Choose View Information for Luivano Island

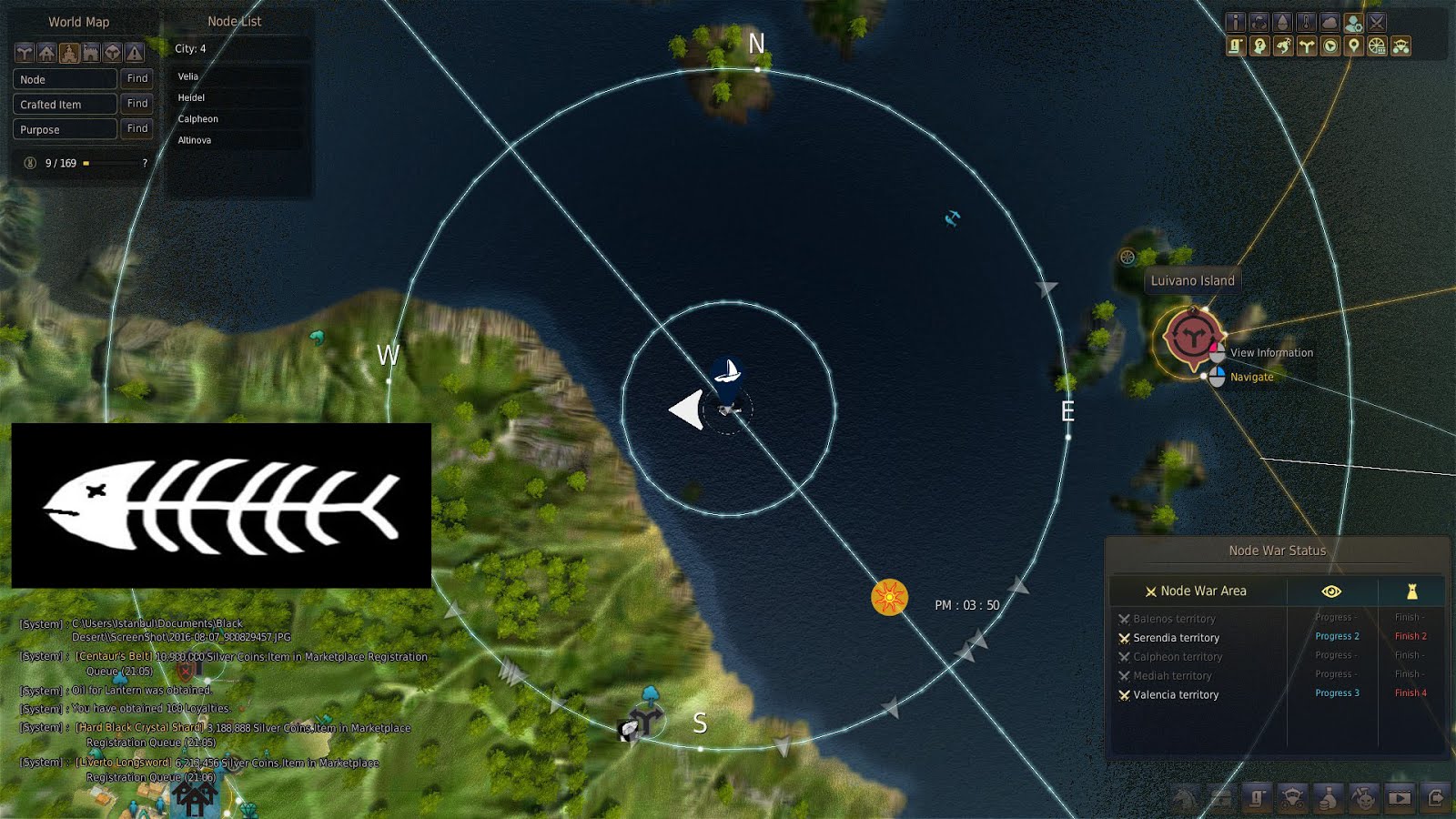(1270, 352)
